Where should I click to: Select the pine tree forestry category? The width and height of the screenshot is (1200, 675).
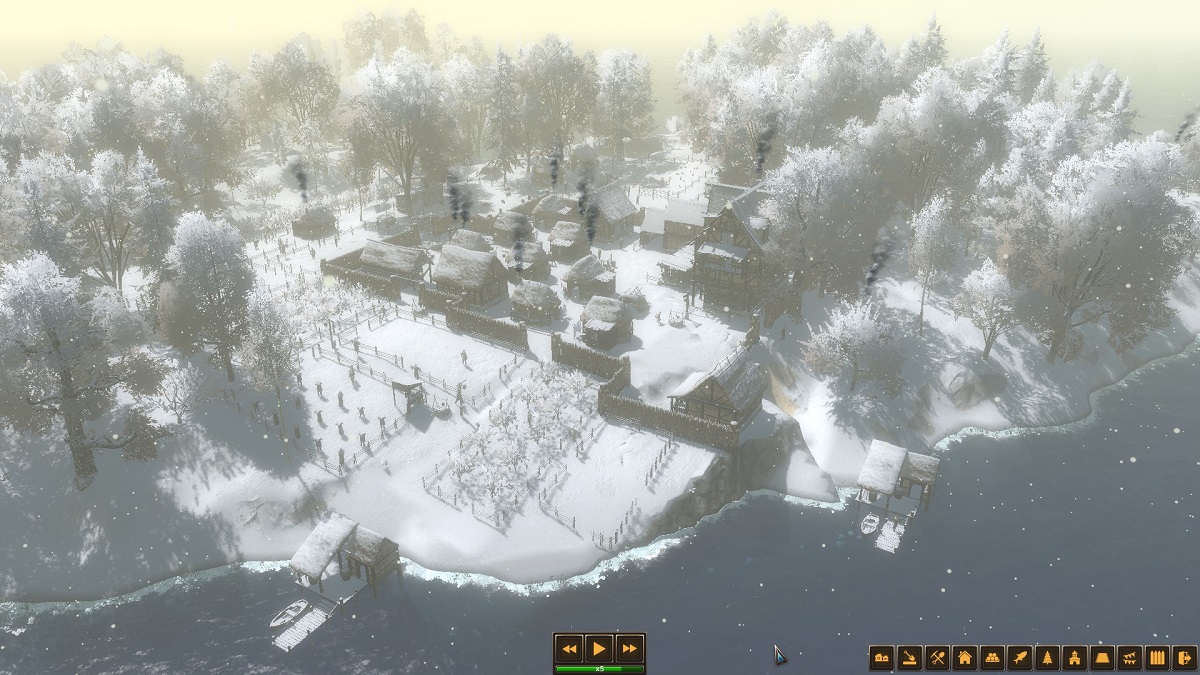[x=1047, y=657]
